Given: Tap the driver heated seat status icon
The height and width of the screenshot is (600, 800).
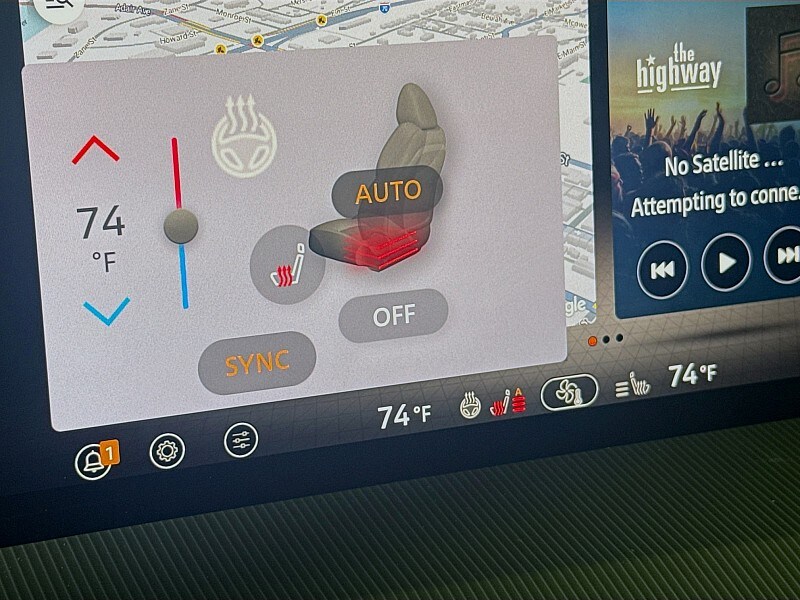Looking at the screenshot, I should click(x=510, y=403).
